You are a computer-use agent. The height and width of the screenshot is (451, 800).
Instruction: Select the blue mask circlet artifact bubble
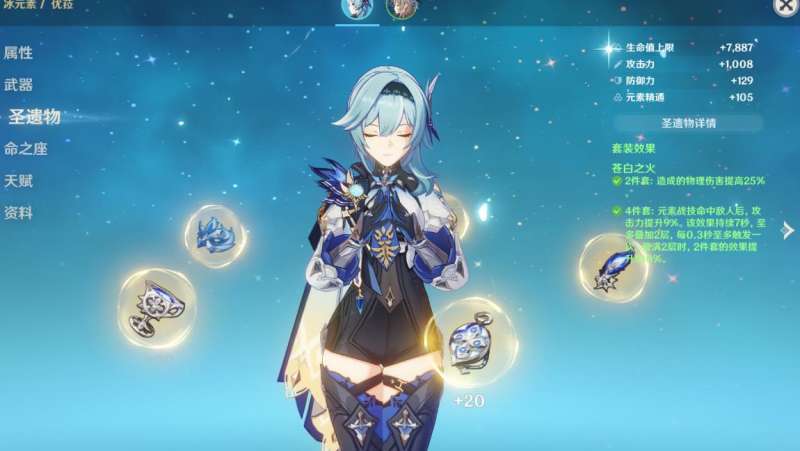[x=214, y=234]
